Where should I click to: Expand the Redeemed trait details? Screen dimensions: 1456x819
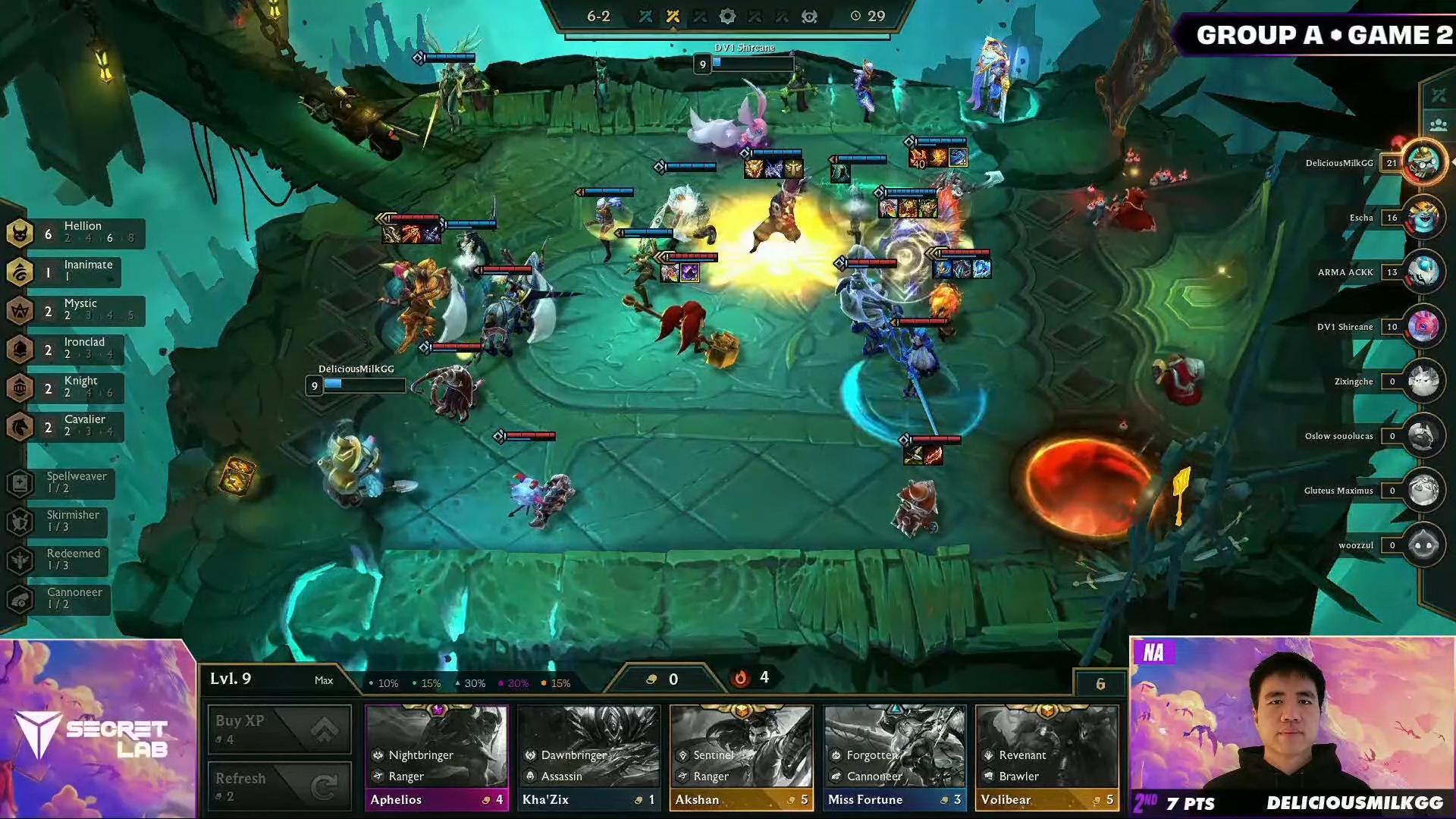click(x=18, y=560)
